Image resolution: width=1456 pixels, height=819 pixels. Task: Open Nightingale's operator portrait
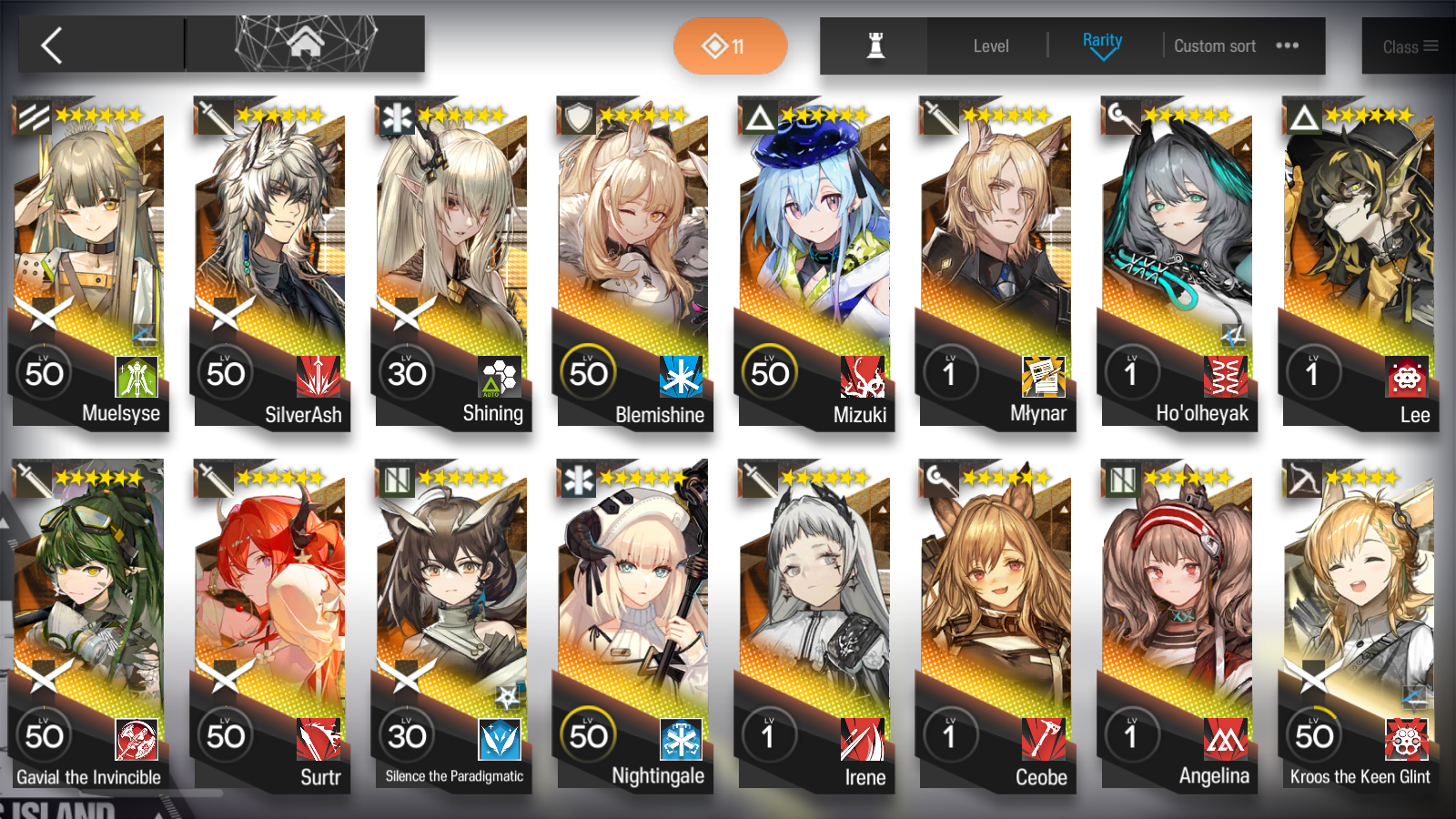click(633, 591)
